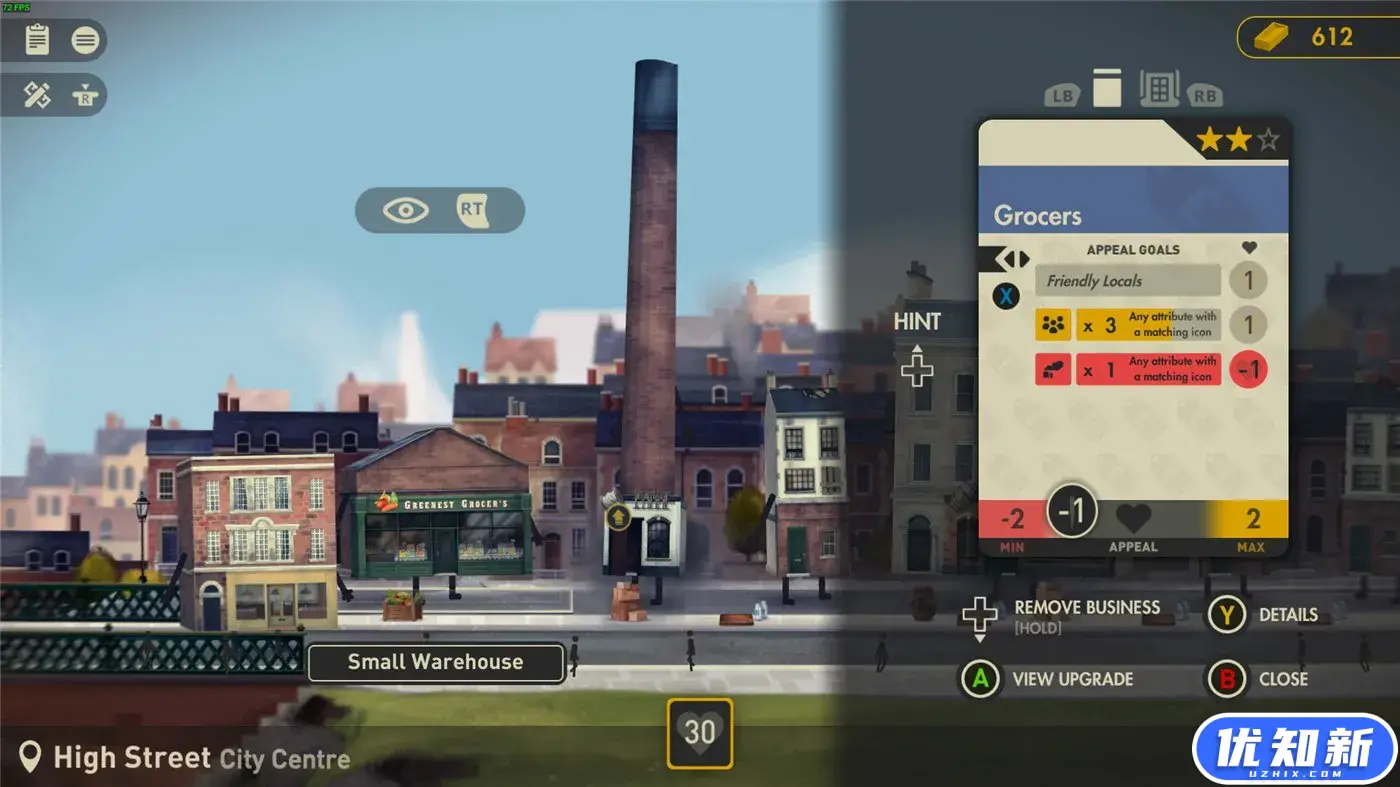Close the Grocers card panel
This screenshot has width=1400, height=787.
coord(1282,679)
